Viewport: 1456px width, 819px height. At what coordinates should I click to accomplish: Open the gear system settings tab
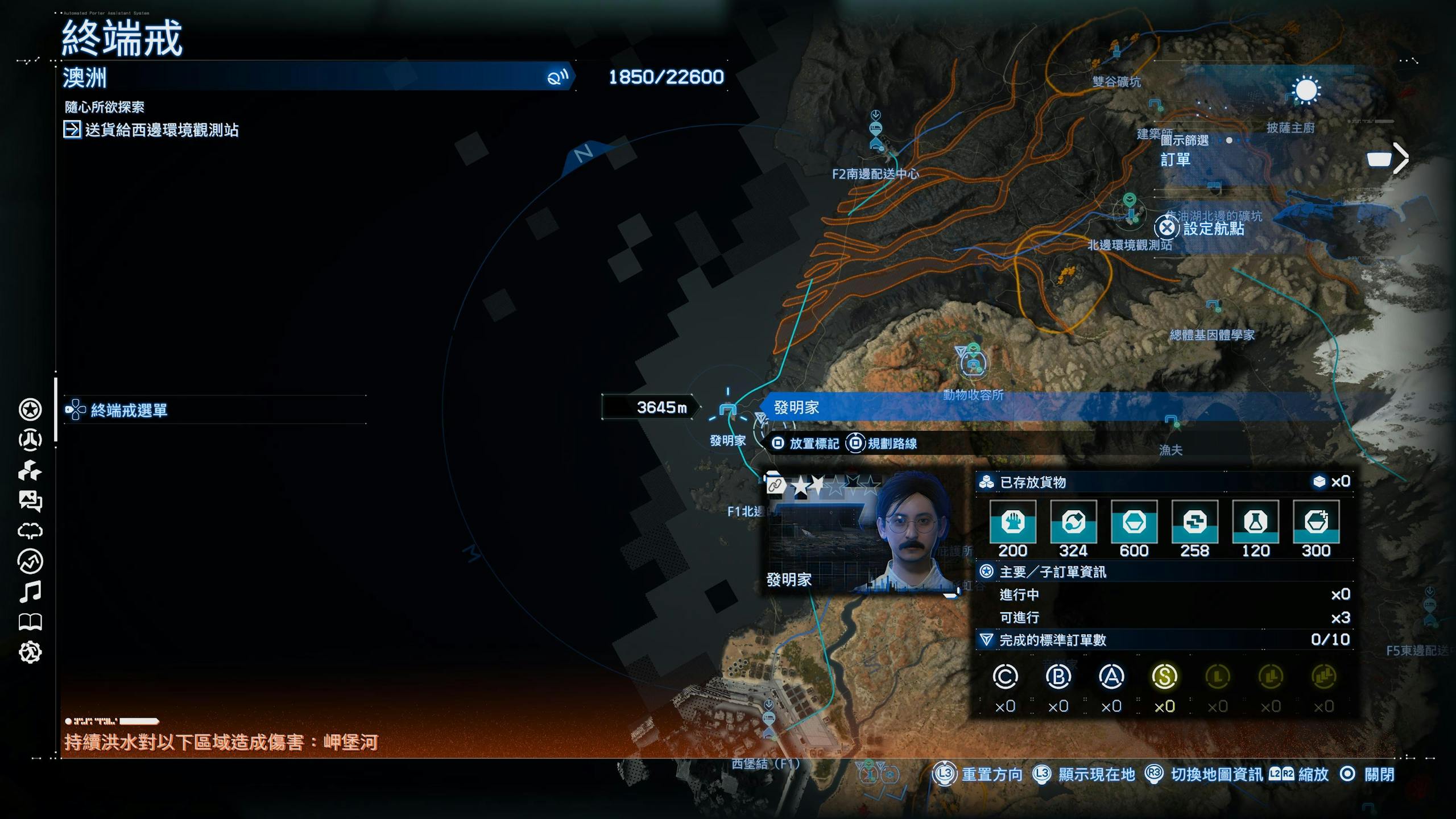click(30, 652)
